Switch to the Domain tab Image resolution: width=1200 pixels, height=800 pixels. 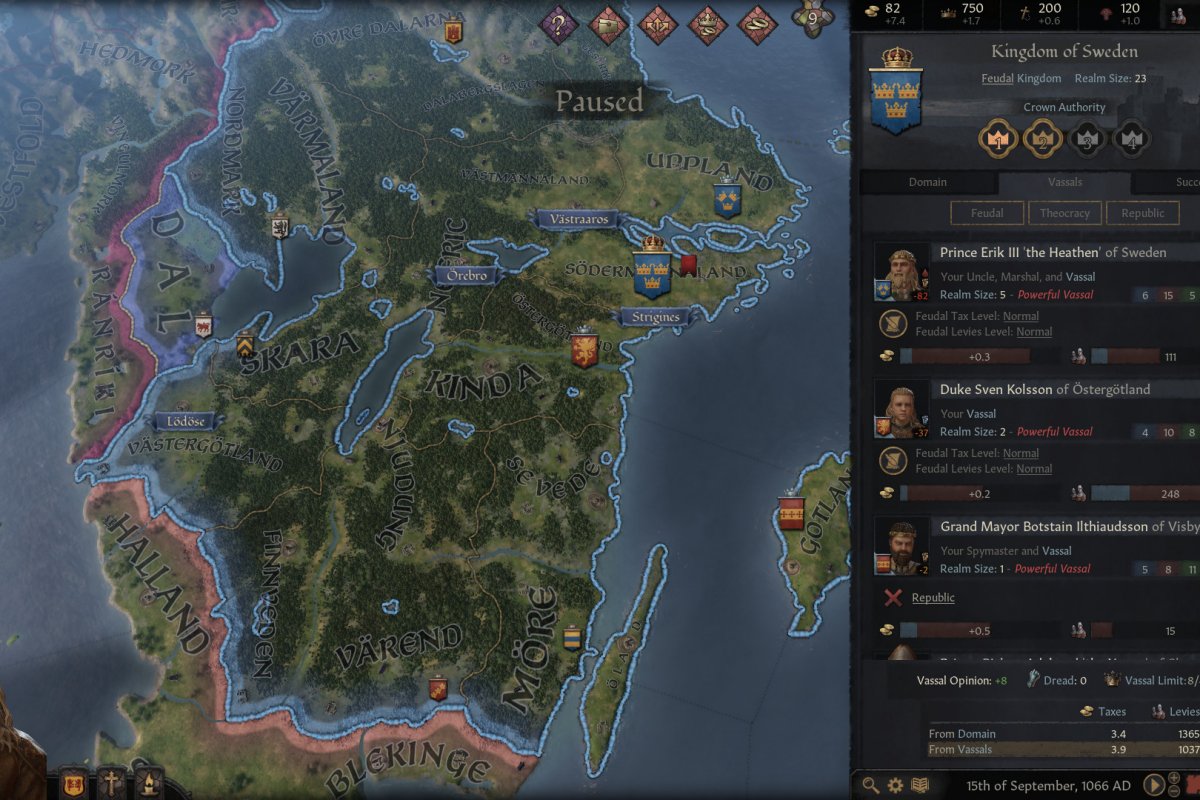click(927, 183)
